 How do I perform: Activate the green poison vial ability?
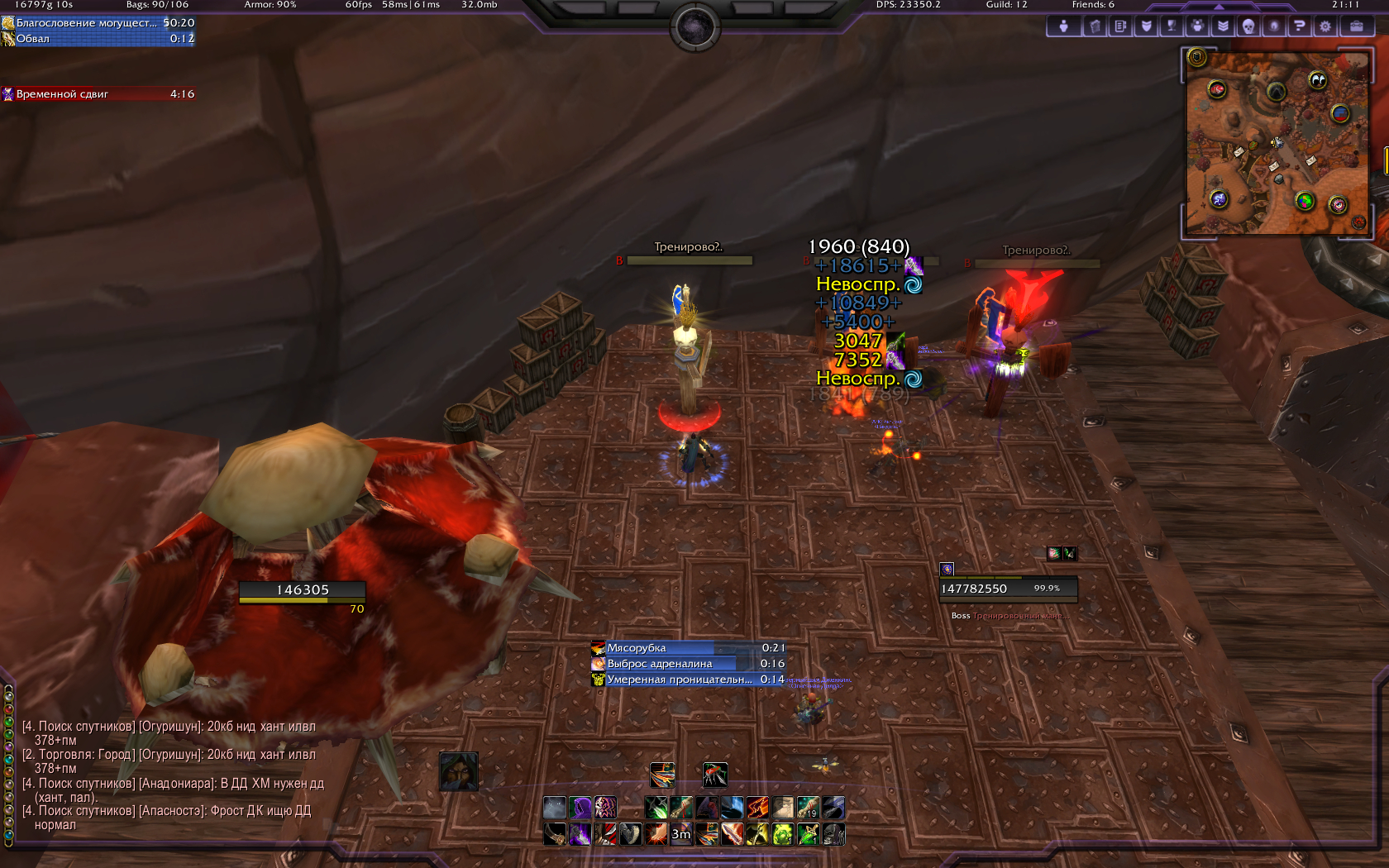(783, 834)
